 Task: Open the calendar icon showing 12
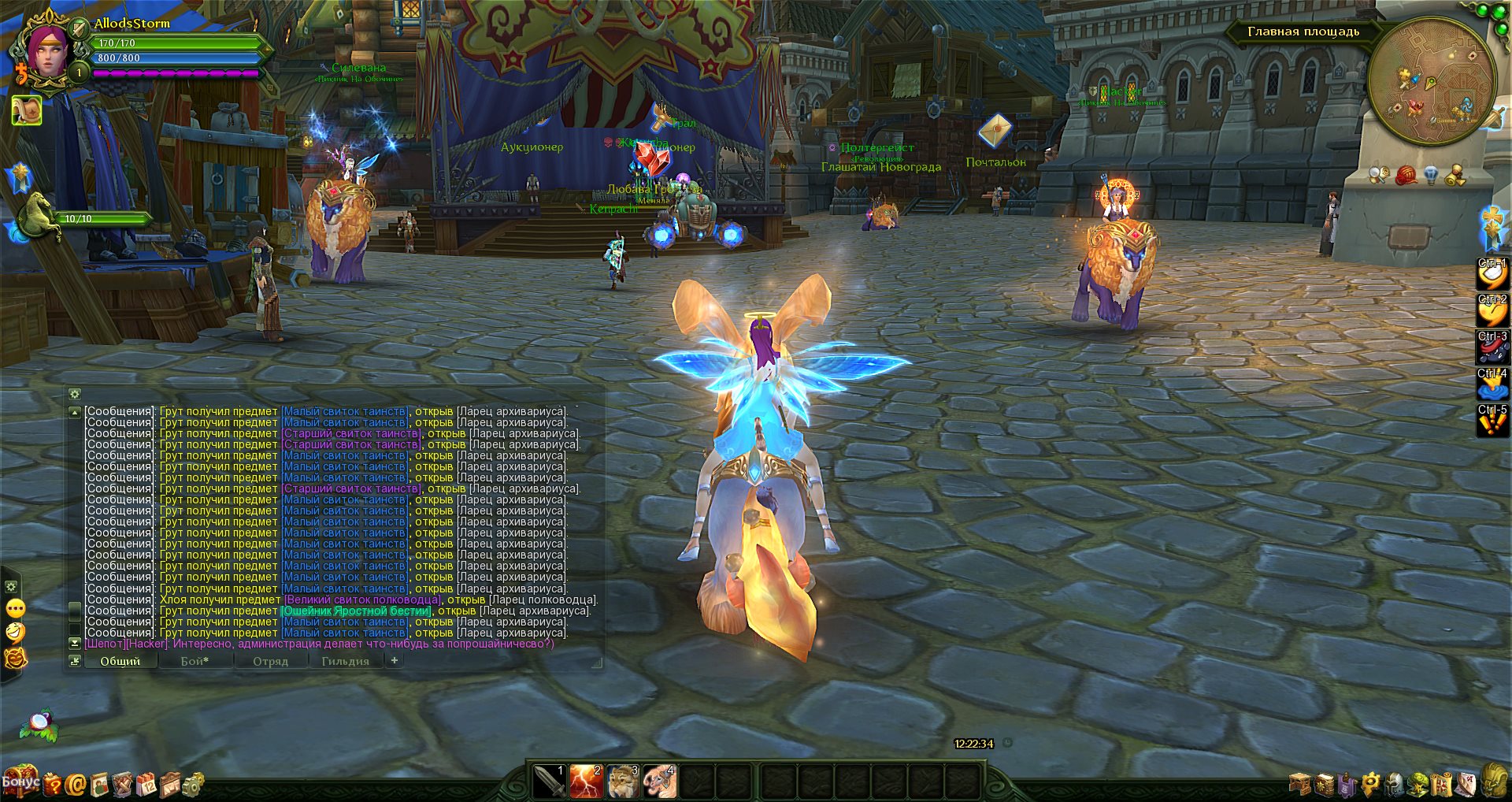tap(146, 785)
